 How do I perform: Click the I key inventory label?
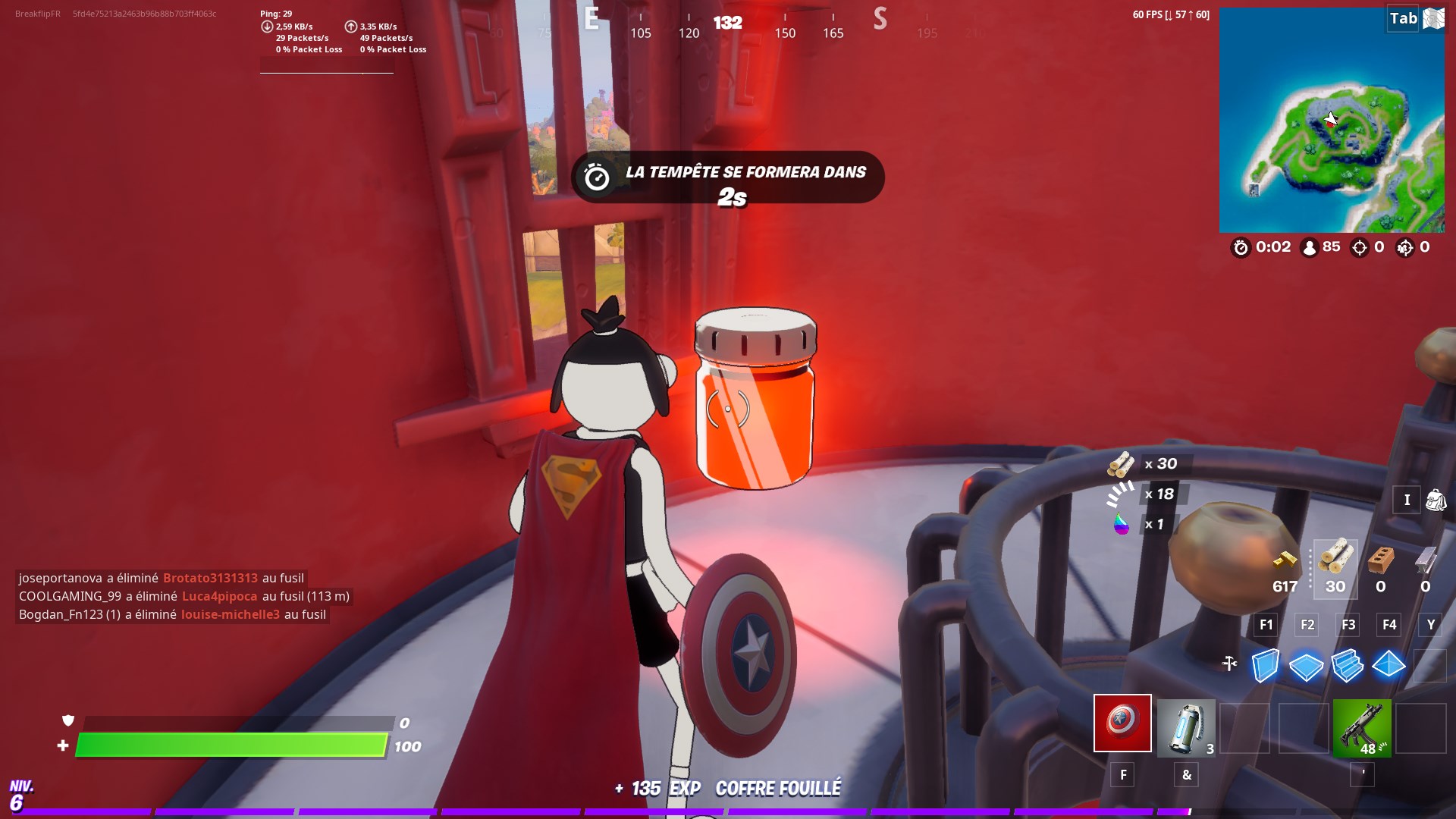pyautogui.click(x=1407, y=500)
